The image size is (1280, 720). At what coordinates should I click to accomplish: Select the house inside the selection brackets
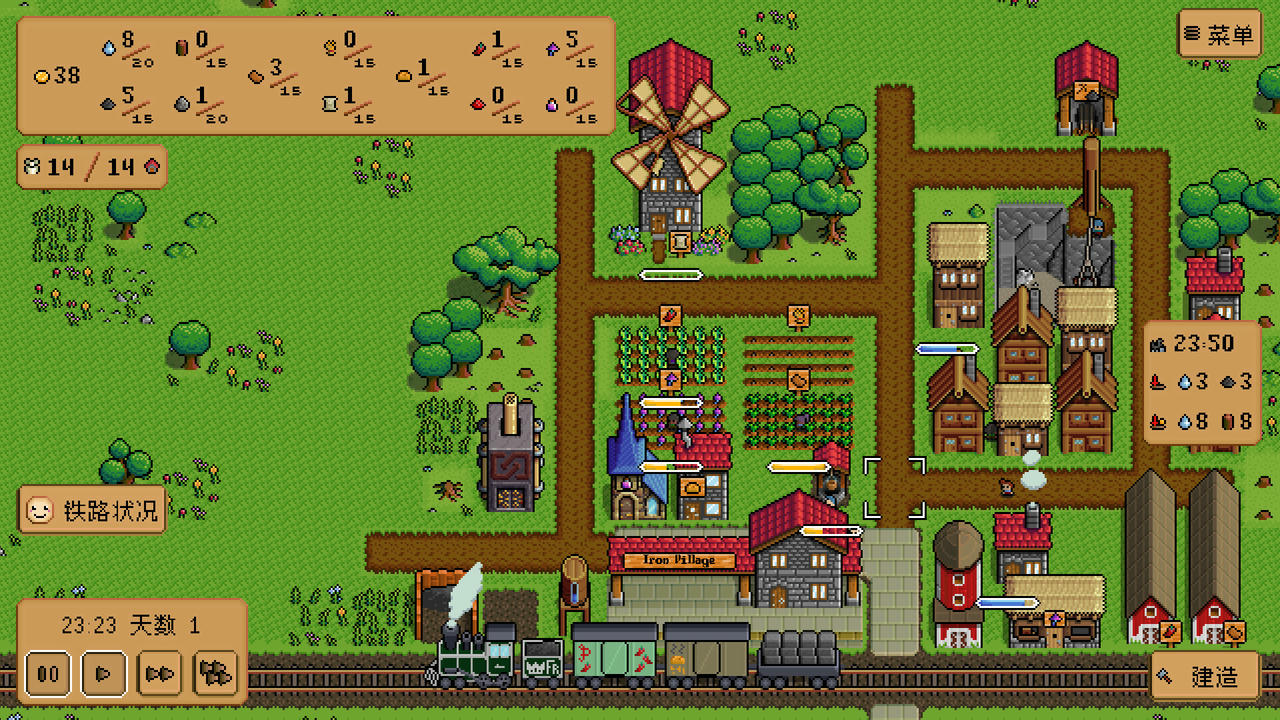tap(895, 487)
